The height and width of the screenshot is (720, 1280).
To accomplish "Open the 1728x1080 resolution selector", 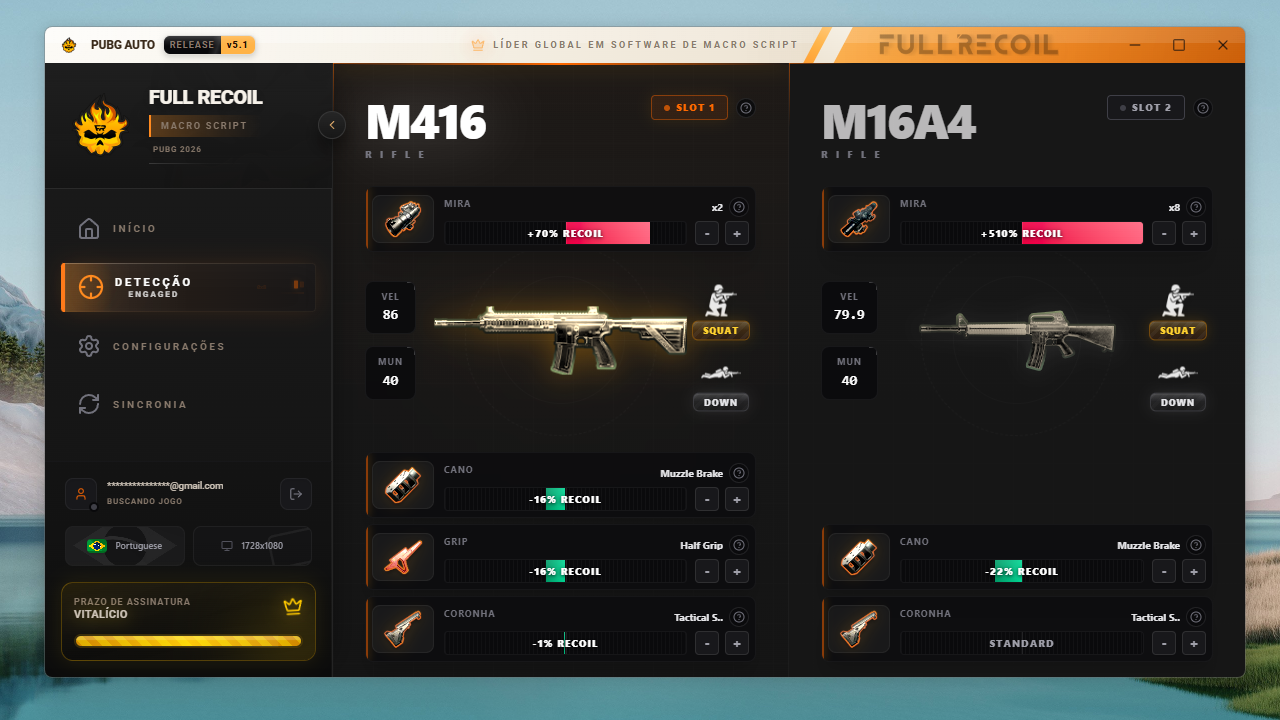I will point(252,546).
